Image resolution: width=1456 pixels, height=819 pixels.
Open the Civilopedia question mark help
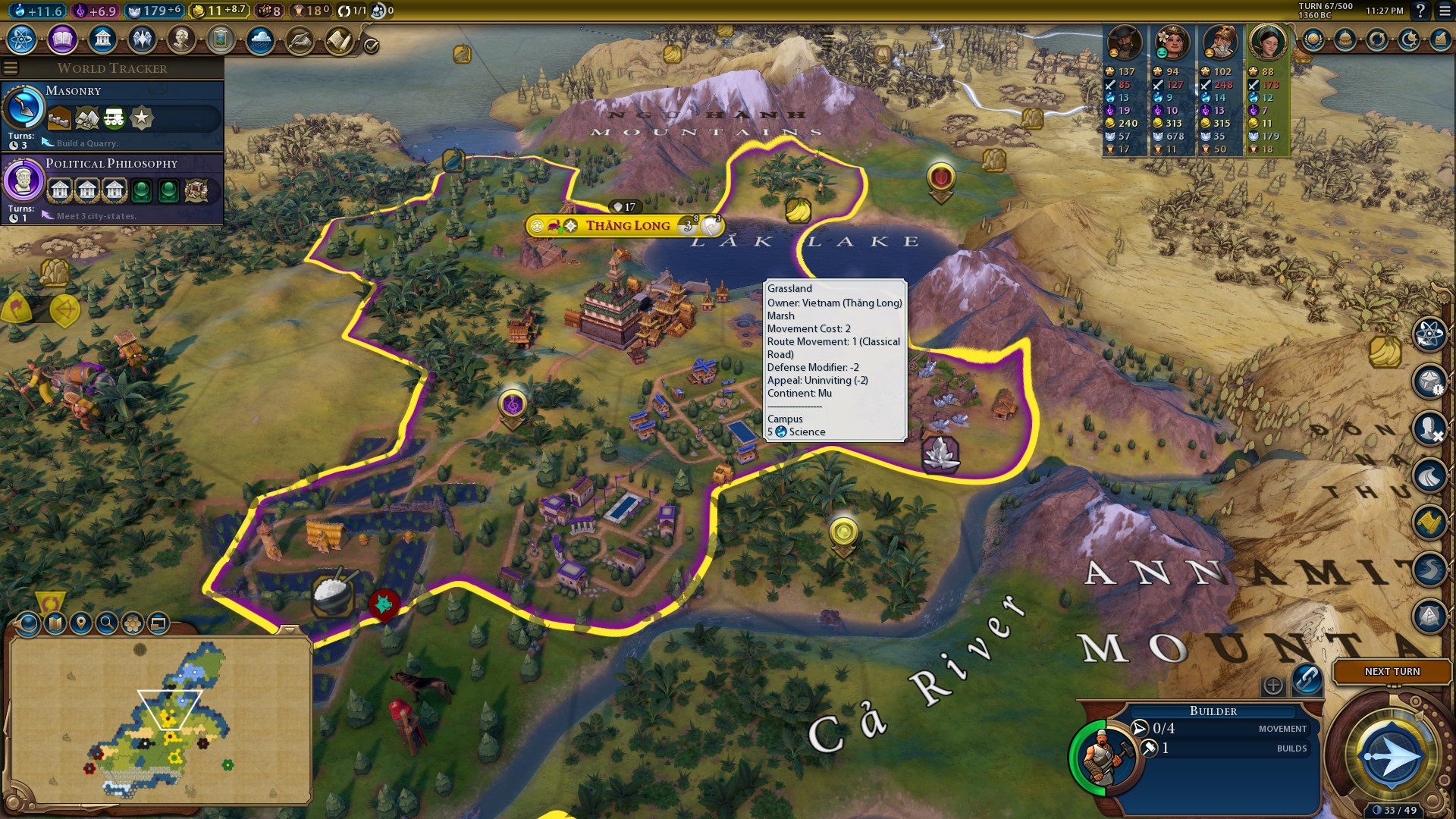pos(1420,11)
